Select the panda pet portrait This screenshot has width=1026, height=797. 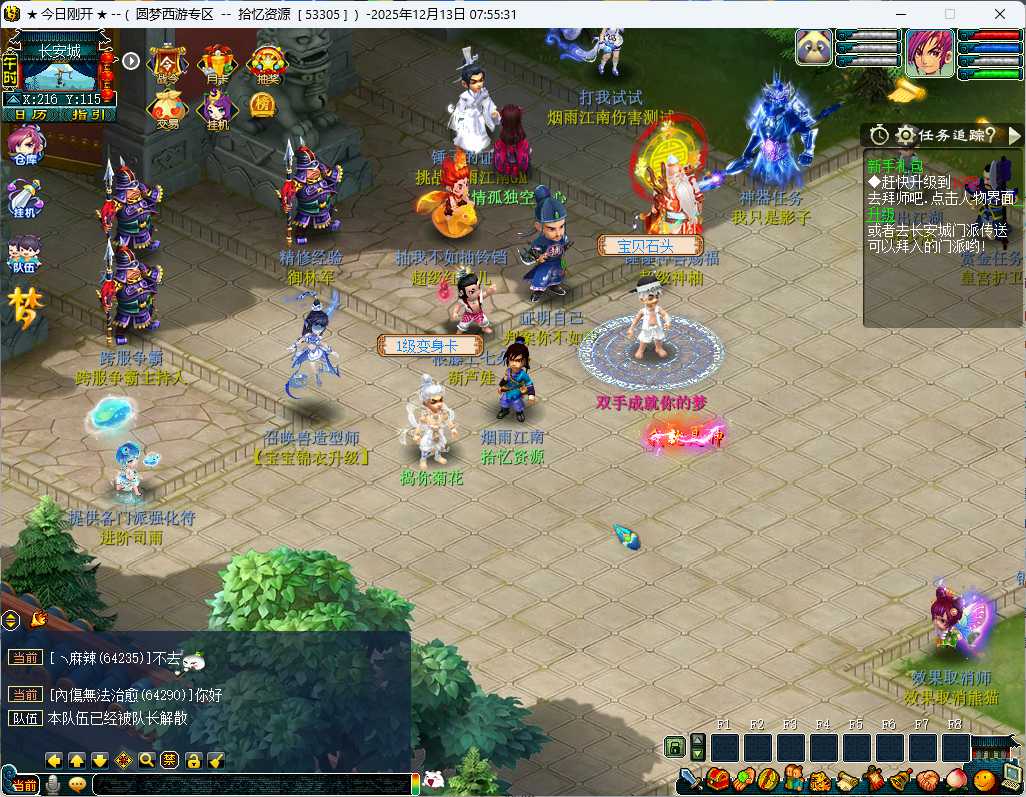815,48
